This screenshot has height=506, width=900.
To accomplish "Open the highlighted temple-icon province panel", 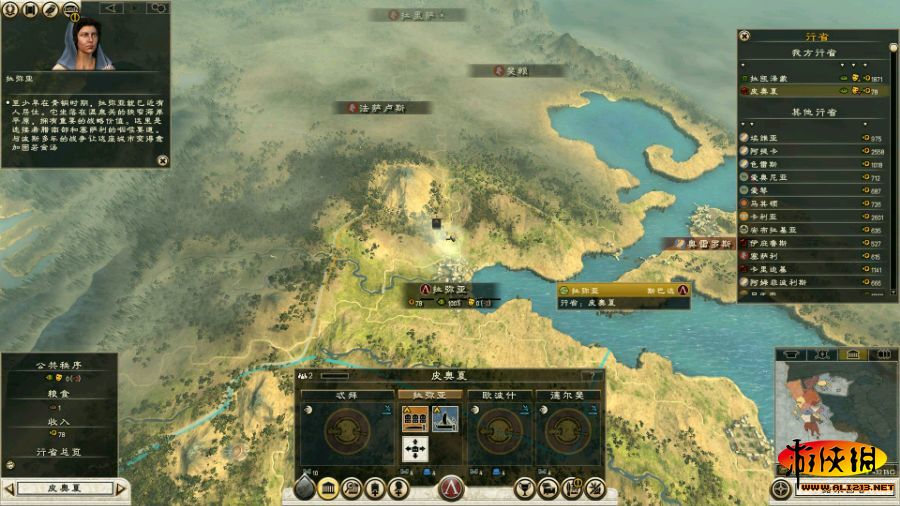I will (x=327, y=489).
